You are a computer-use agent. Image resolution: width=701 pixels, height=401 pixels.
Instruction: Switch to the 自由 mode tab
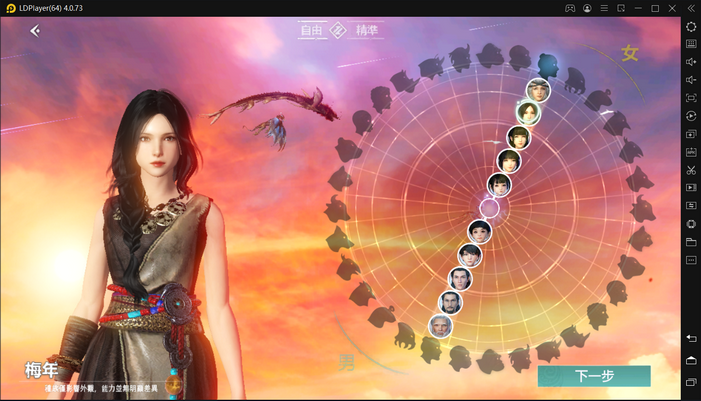[x=312, y=31]
